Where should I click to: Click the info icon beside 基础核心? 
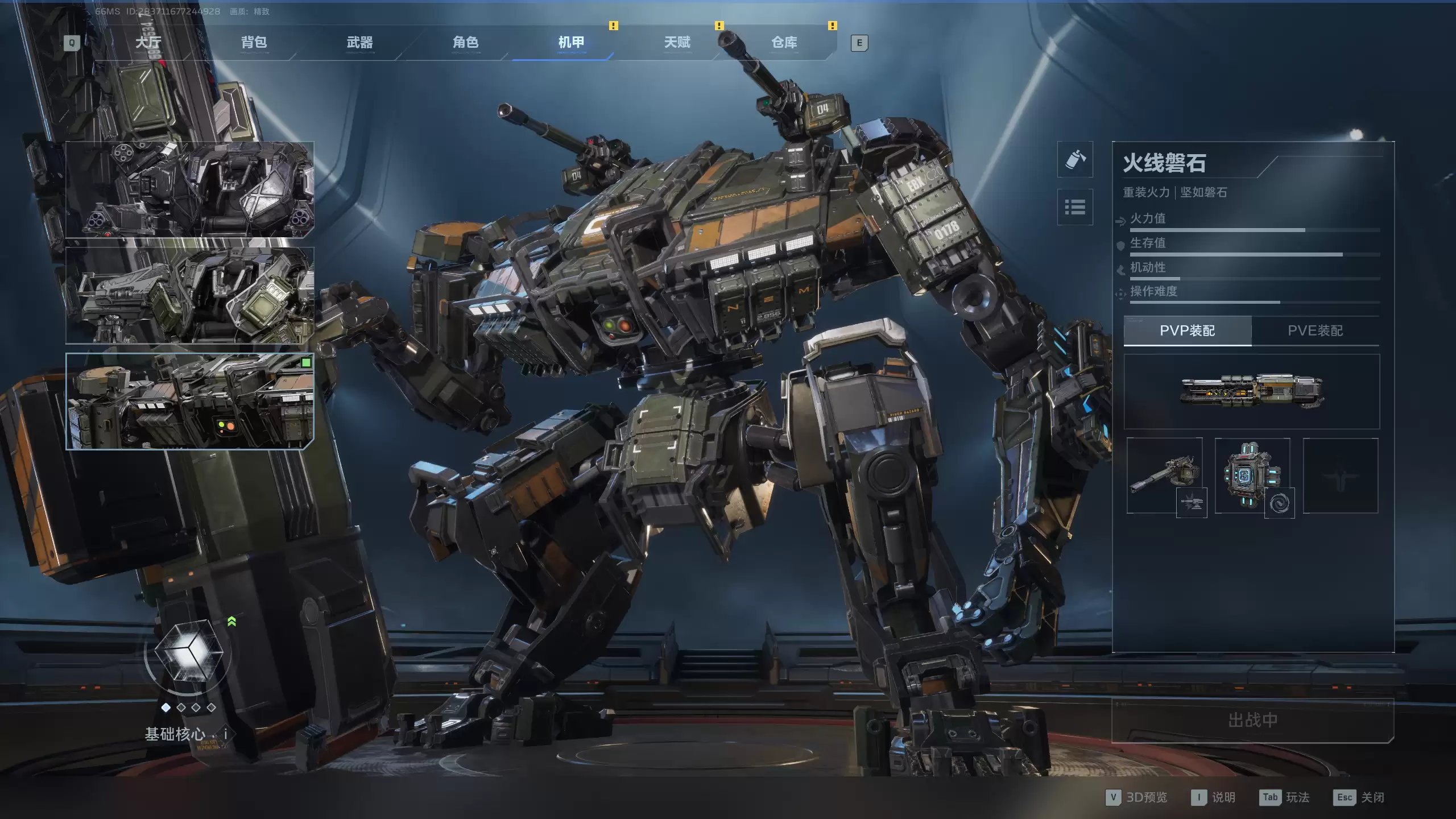coord(225,734)
